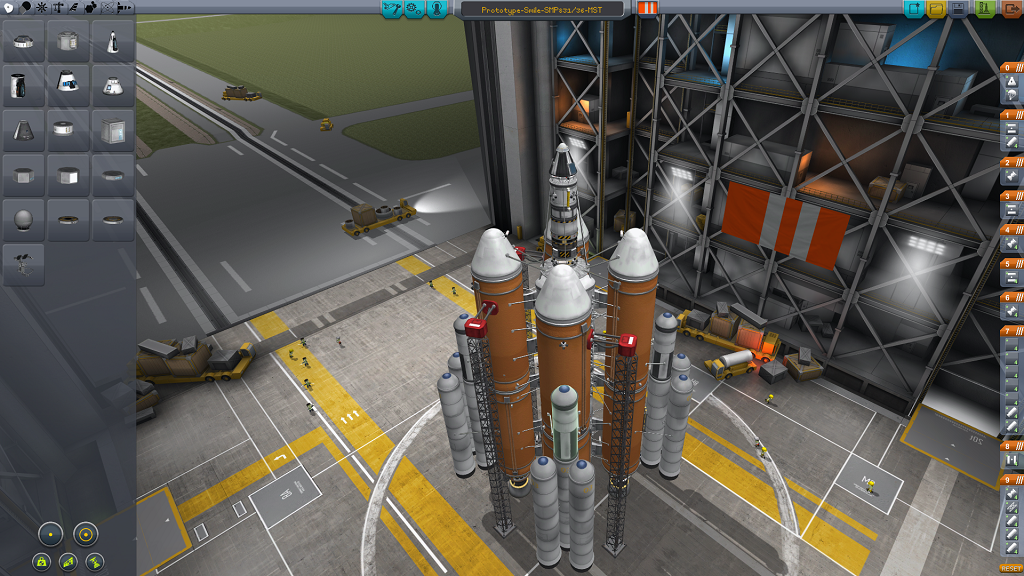Viewport: 1024px width, 576px height.
Task: Open the Science parts tab
Action: tap(108, 7)
